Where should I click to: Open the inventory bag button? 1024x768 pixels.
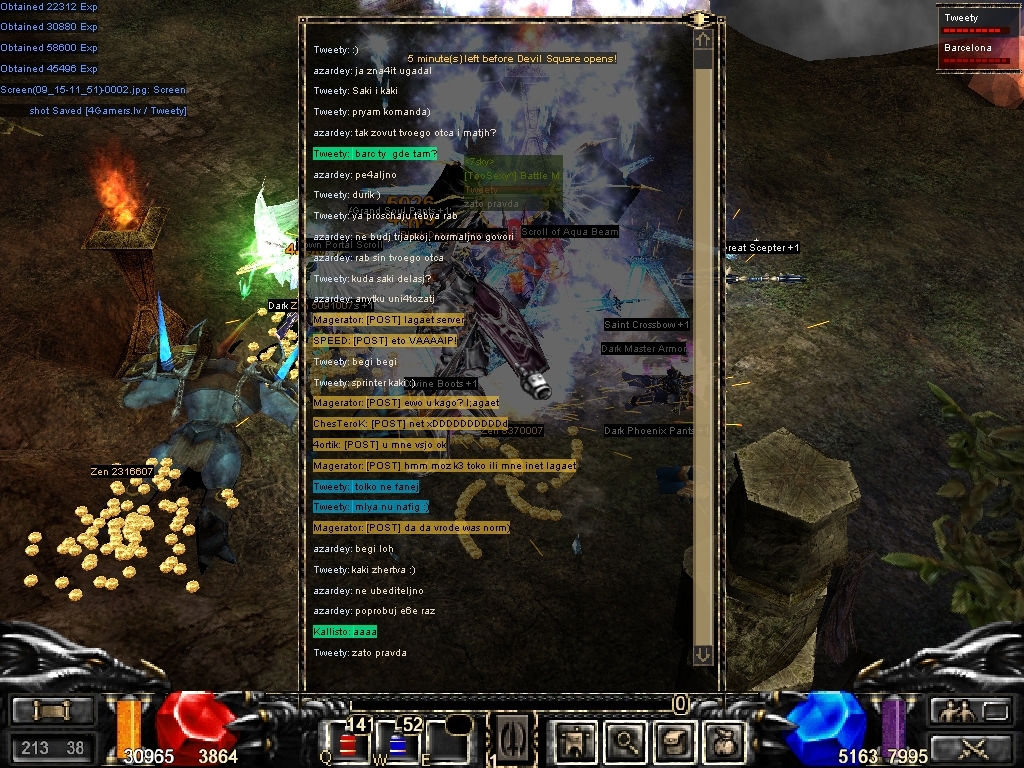pyautogui.click(x=723, y=741)
